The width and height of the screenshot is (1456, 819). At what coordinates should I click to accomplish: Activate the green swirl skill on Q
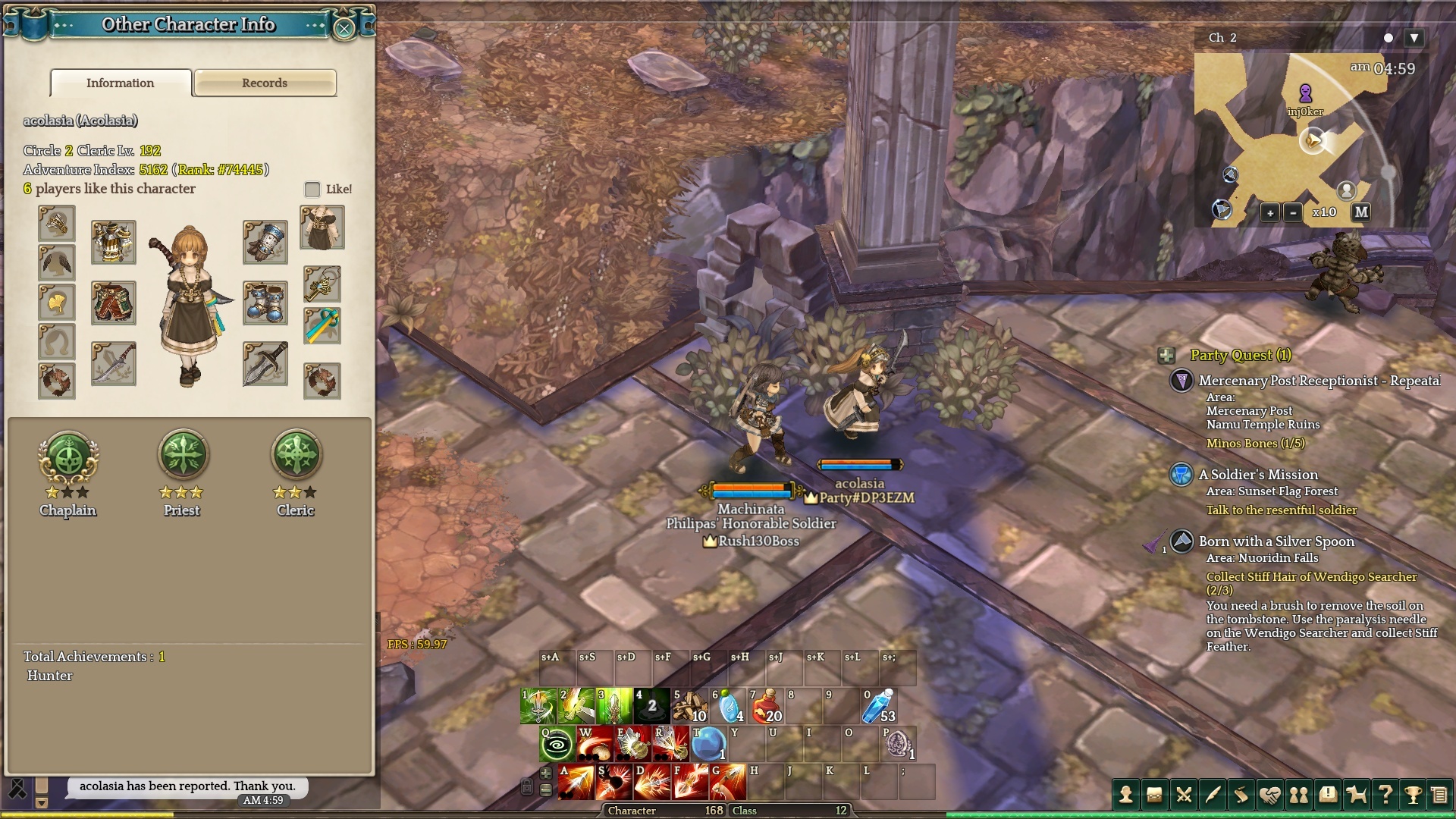557,744
